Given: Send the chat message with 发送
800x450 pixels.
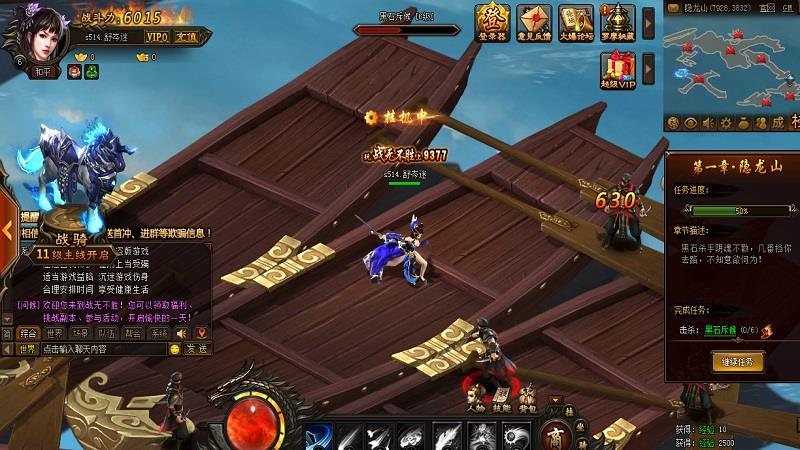Looking at the screenshot, I should [x=197, y=349].
